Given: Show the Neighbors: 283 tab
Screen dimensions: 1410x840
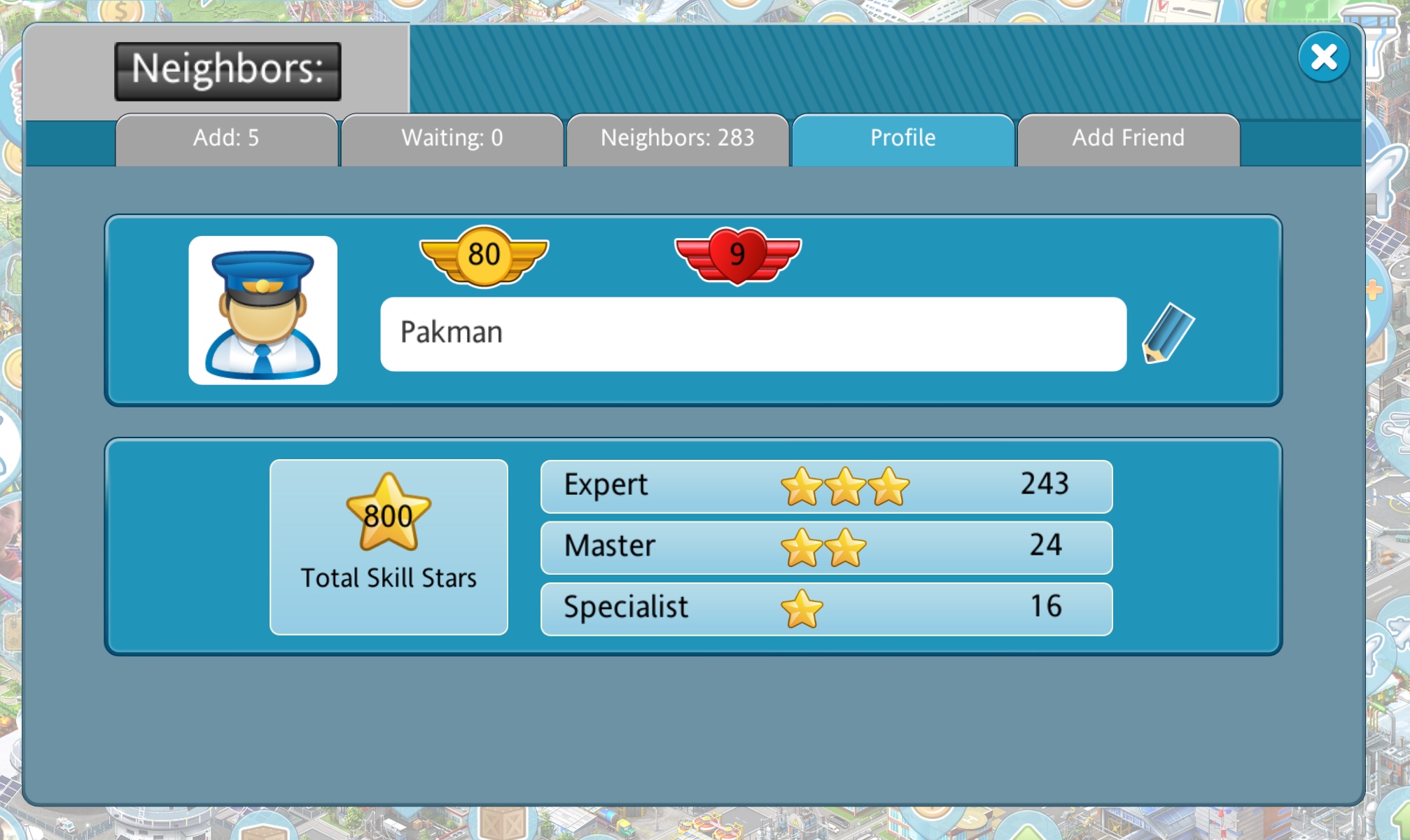Looking at the screenshot, I should pos(677,139).
